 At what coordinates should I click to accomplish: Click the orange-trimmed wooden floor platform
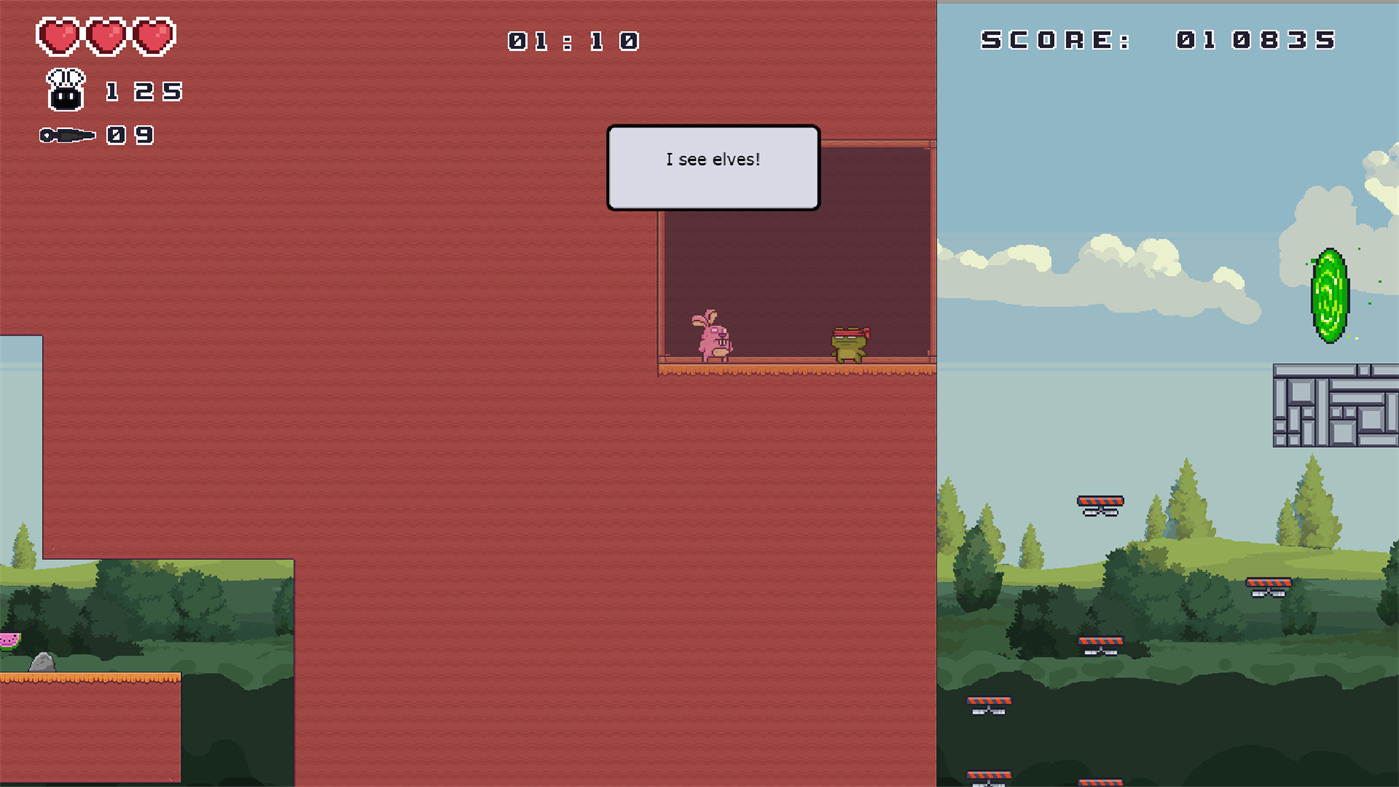coord(795,370)
